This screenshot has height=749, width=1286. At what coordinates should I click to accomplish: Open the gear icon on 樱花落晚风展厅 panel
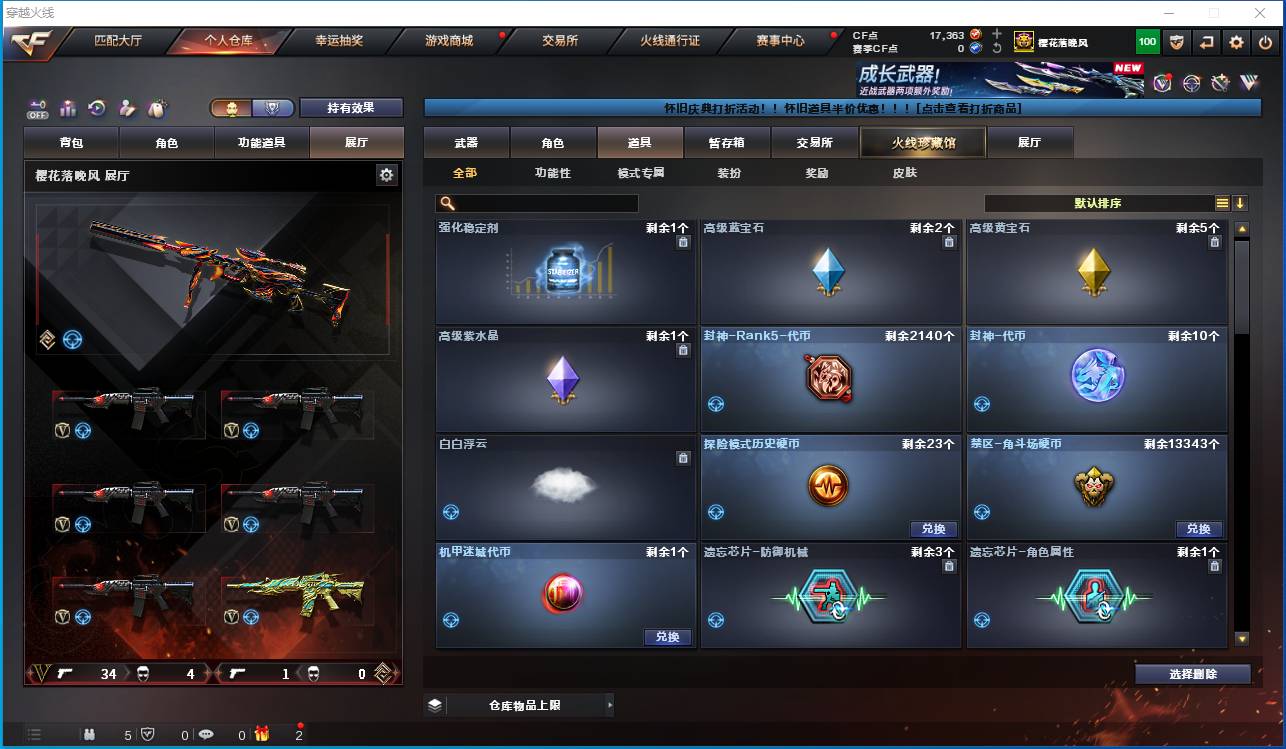pyautogui.click(x=386, y=173)
